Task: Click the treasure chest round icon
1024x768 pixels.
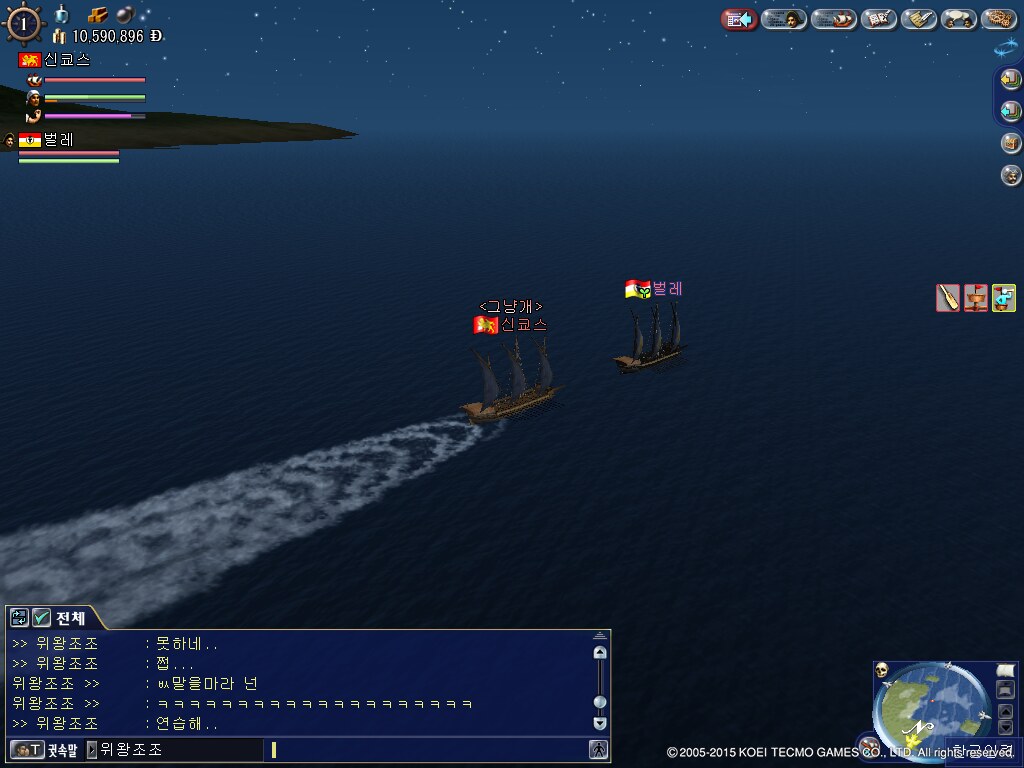Action: coord(1011,143)
